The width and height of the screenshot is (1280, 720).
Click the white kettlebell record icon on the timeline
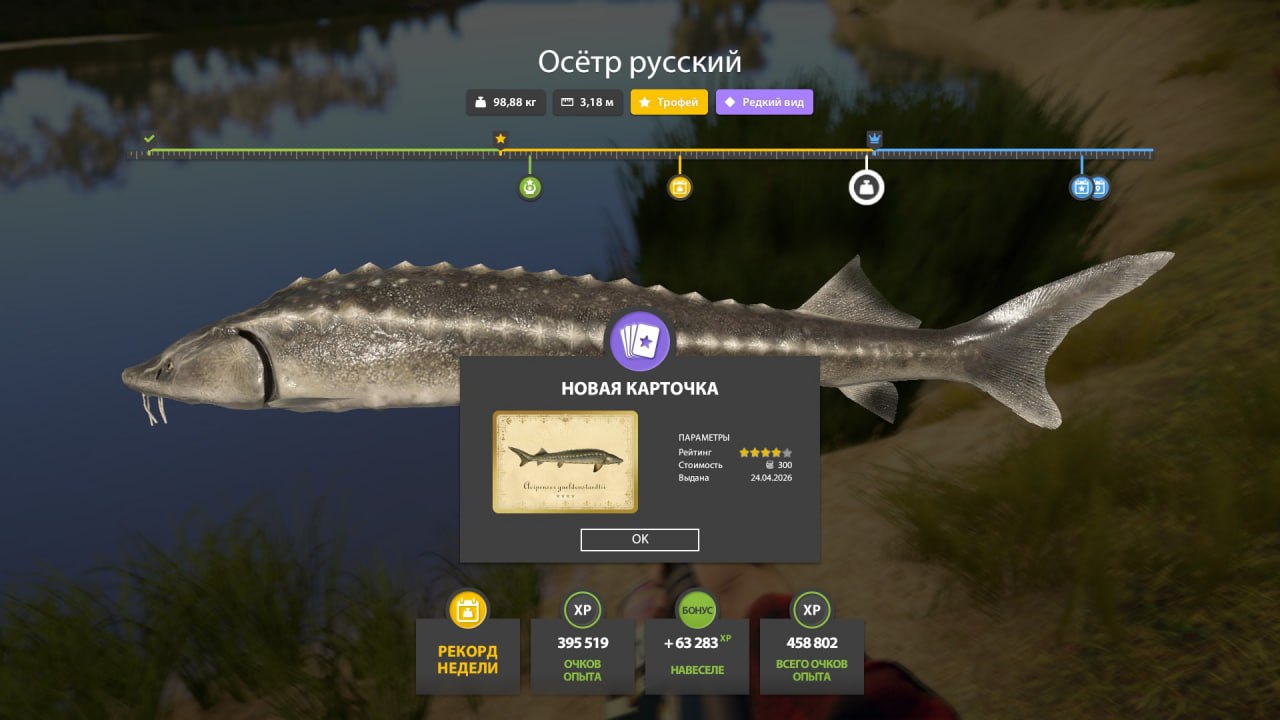click(866, 186)
